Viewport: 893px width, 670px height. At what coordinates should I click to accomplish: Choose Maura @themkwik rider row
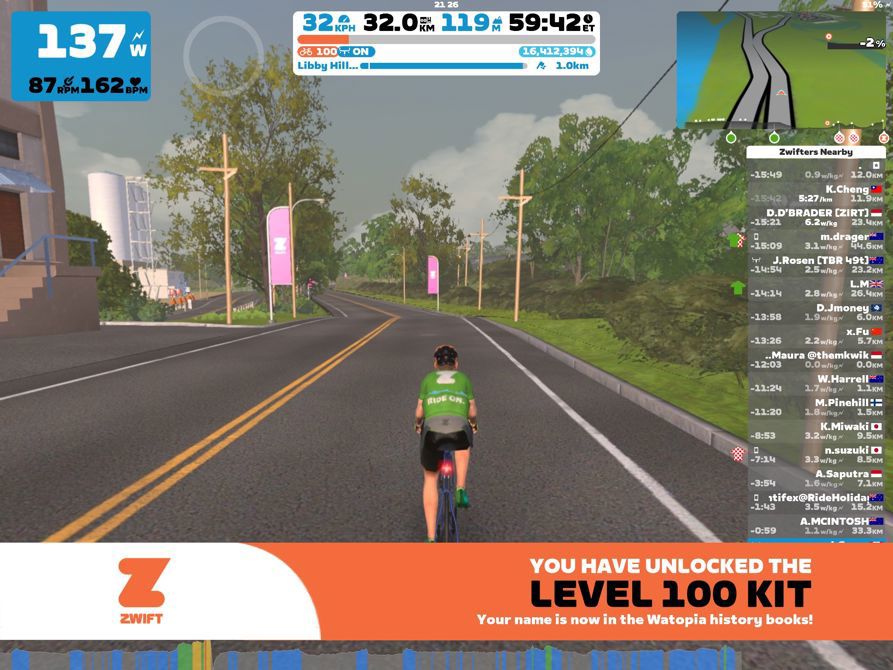(816, 360)
